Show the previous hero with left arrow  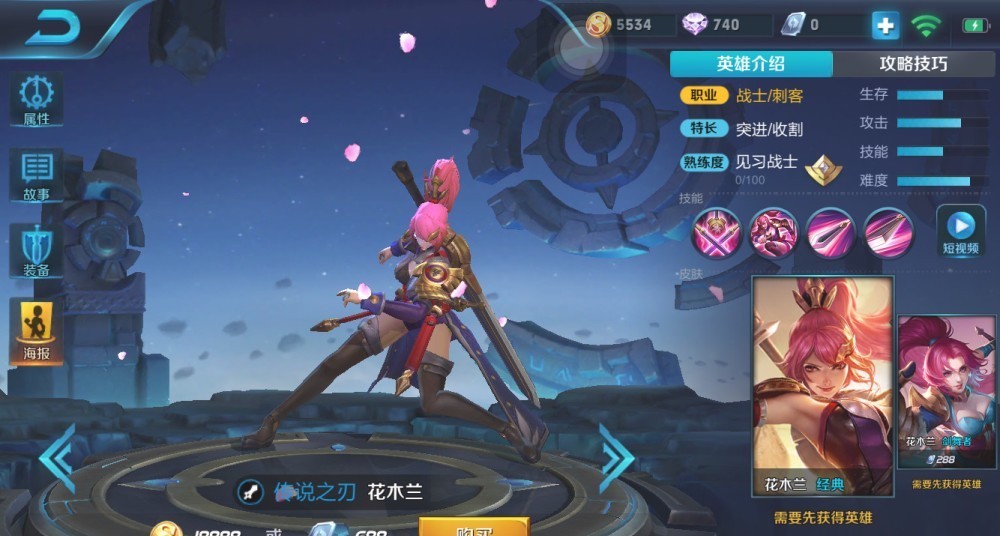coord(57,458)
